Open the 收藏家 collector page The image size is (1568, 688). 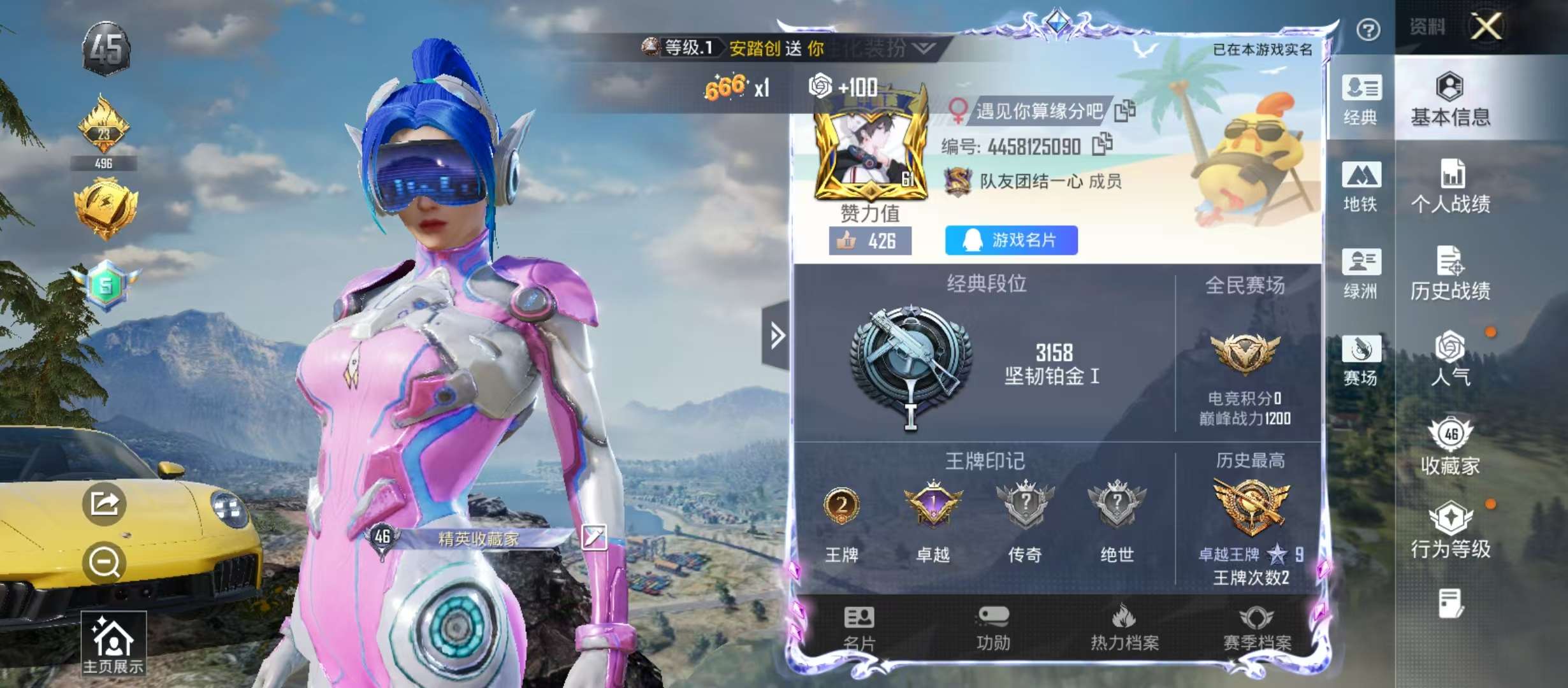point(1450,446)
